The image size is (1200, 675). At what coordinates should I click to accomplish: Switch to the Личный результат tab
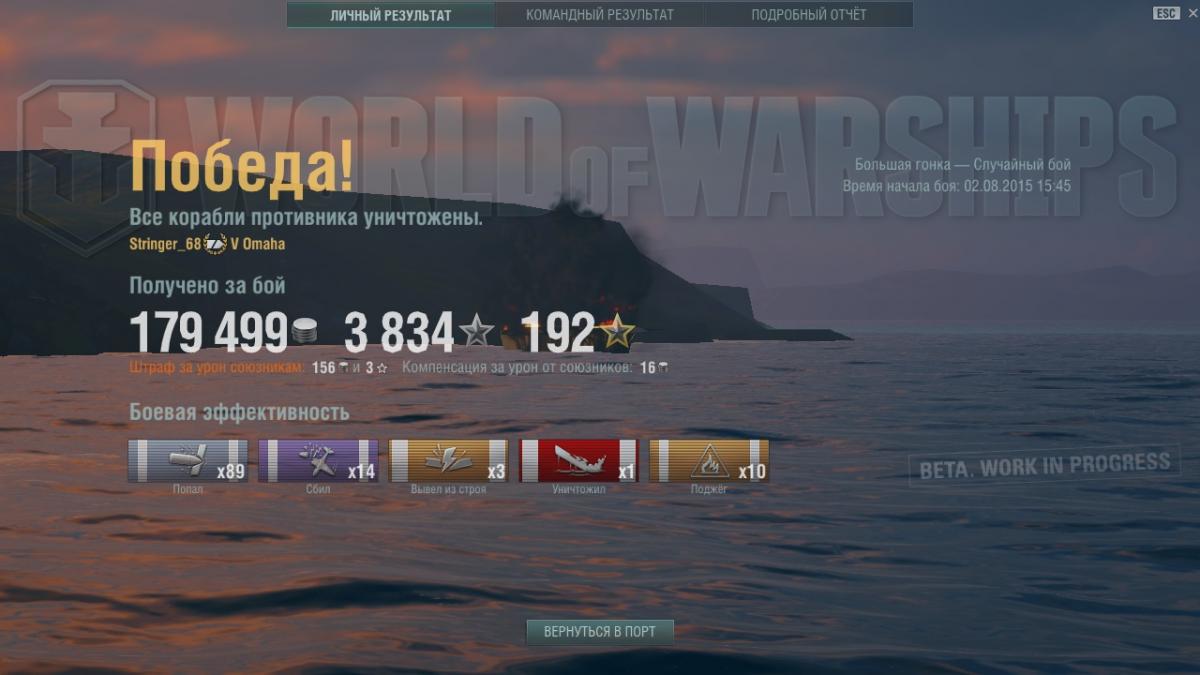click(x=390, y=15)
